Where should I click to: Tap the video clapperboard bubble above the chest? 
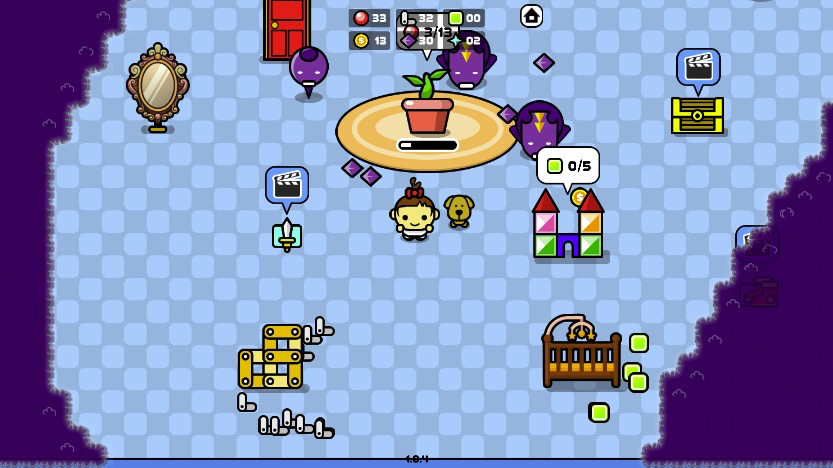point(697,67)
